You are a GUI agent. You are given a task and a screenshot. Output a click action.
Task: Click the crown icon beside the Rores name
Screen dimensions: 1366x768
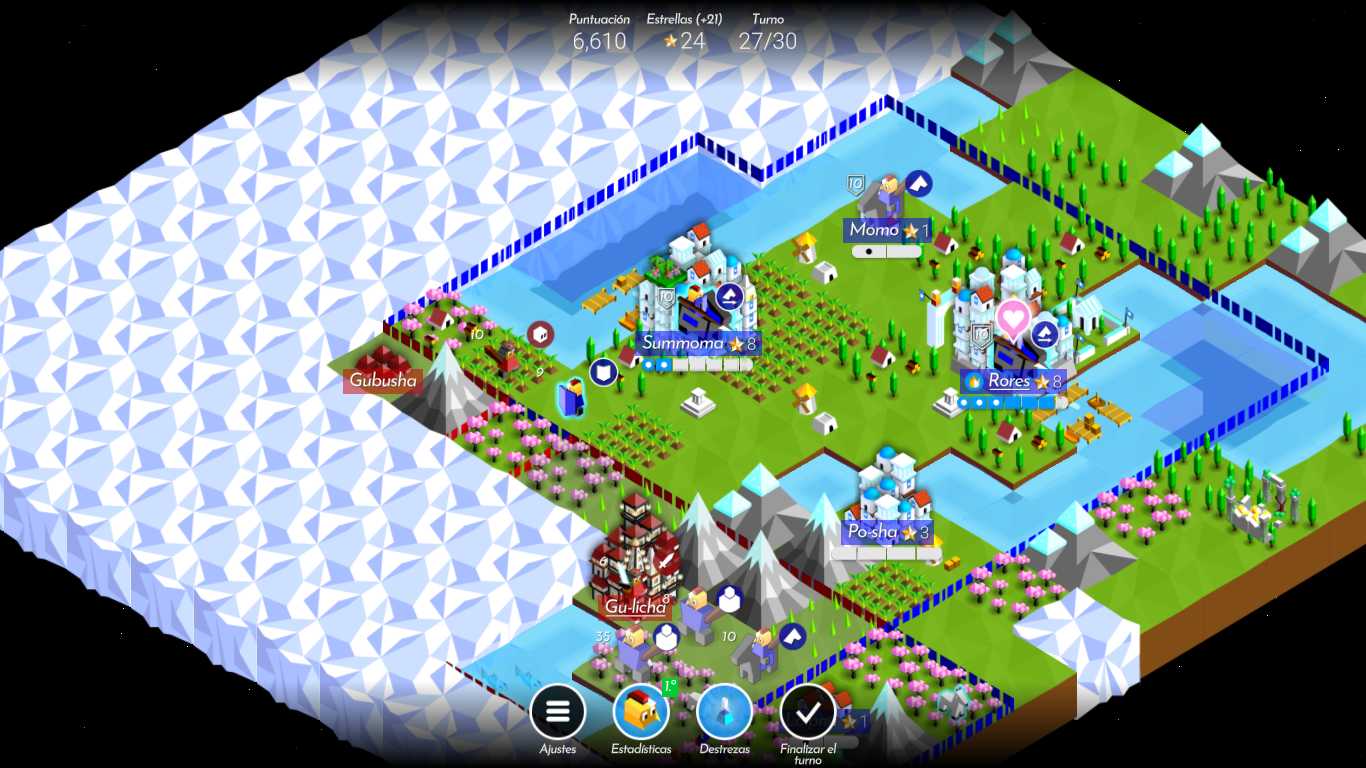point(974,381)
